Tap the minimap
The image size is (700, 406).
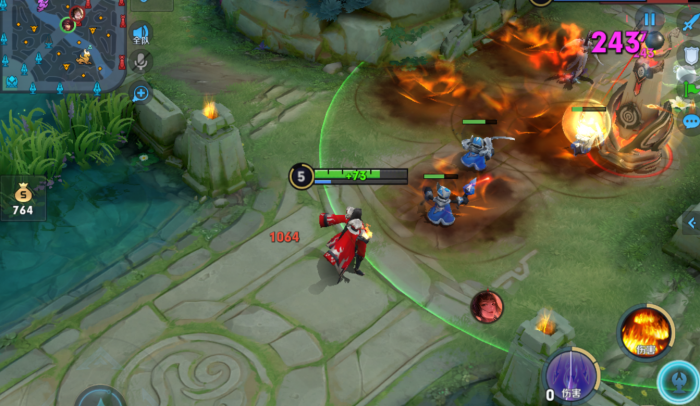click(62, 45)
